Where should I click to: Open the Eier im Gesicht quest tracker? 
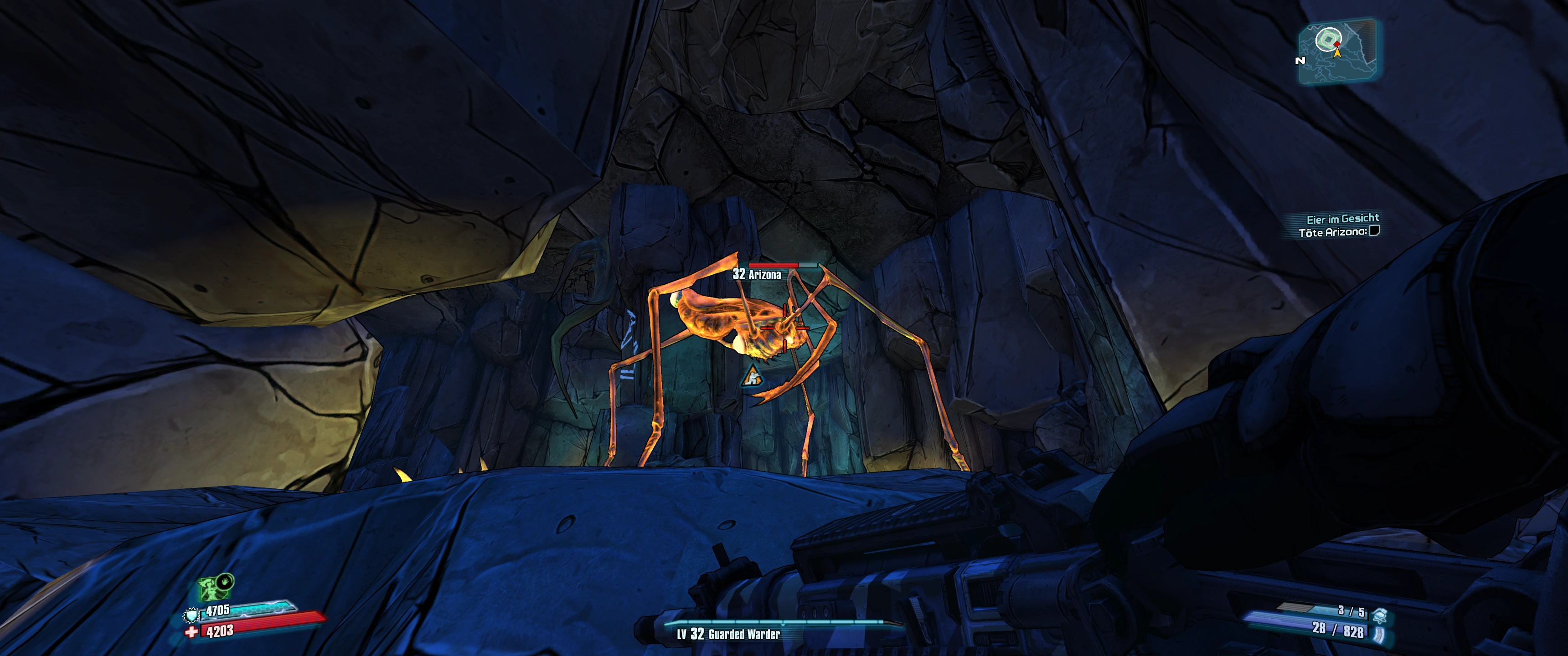coord(1342,219)
